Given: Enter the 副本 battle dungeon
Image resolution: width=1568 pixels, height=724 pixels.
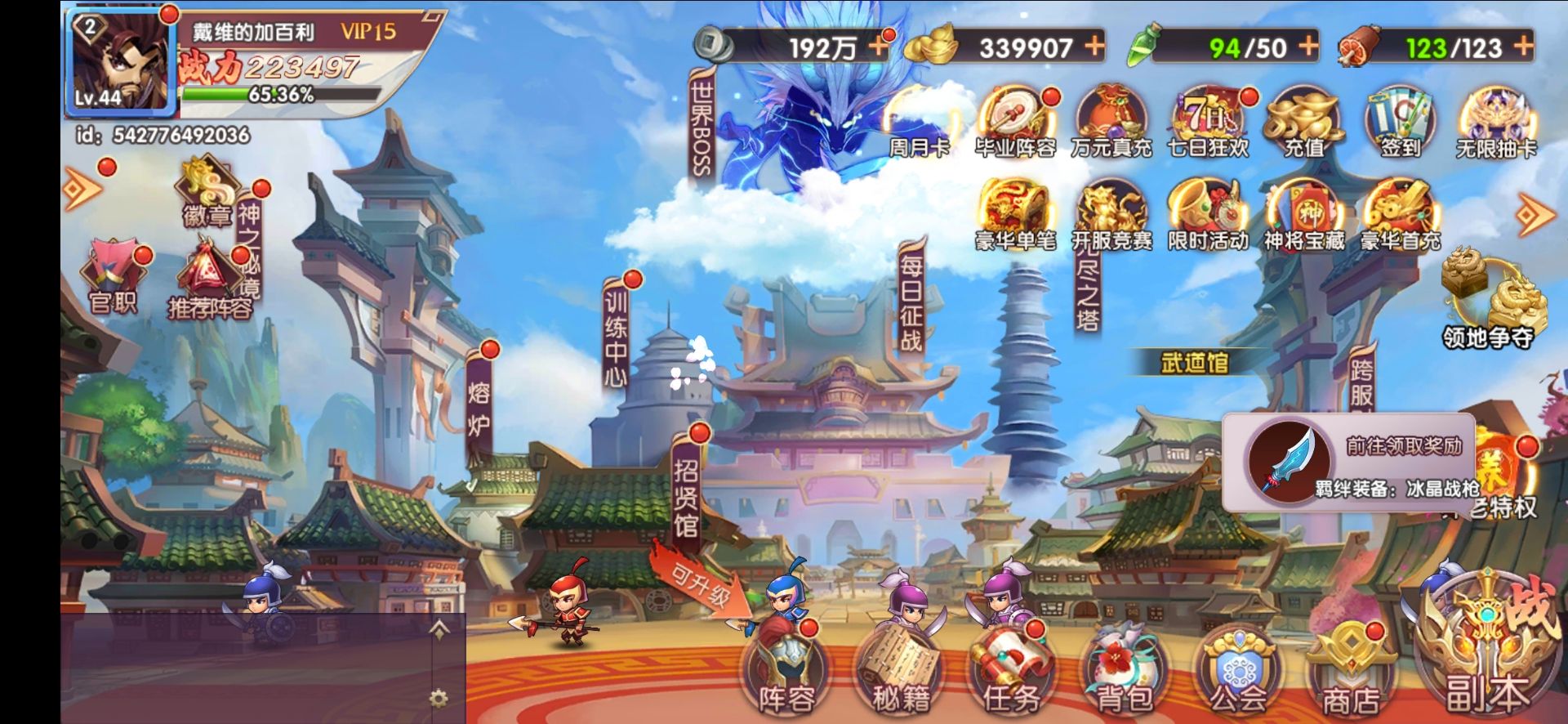Looking at the screenshot, I should pos(1486,654).
